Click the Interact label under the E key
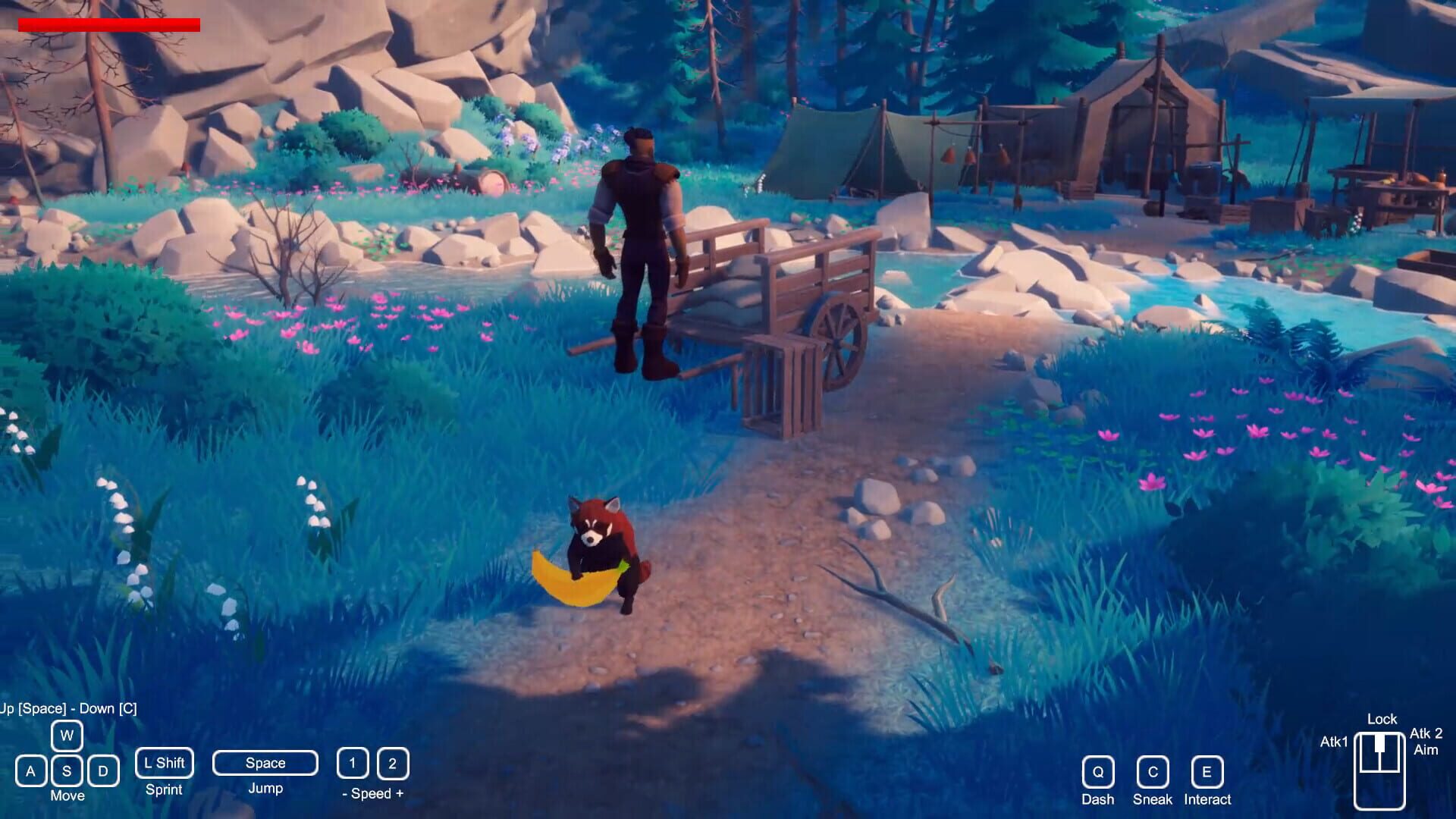The width and height of the screenshot is (1456, 819). pyautogui.click(x=1207, y=799)
